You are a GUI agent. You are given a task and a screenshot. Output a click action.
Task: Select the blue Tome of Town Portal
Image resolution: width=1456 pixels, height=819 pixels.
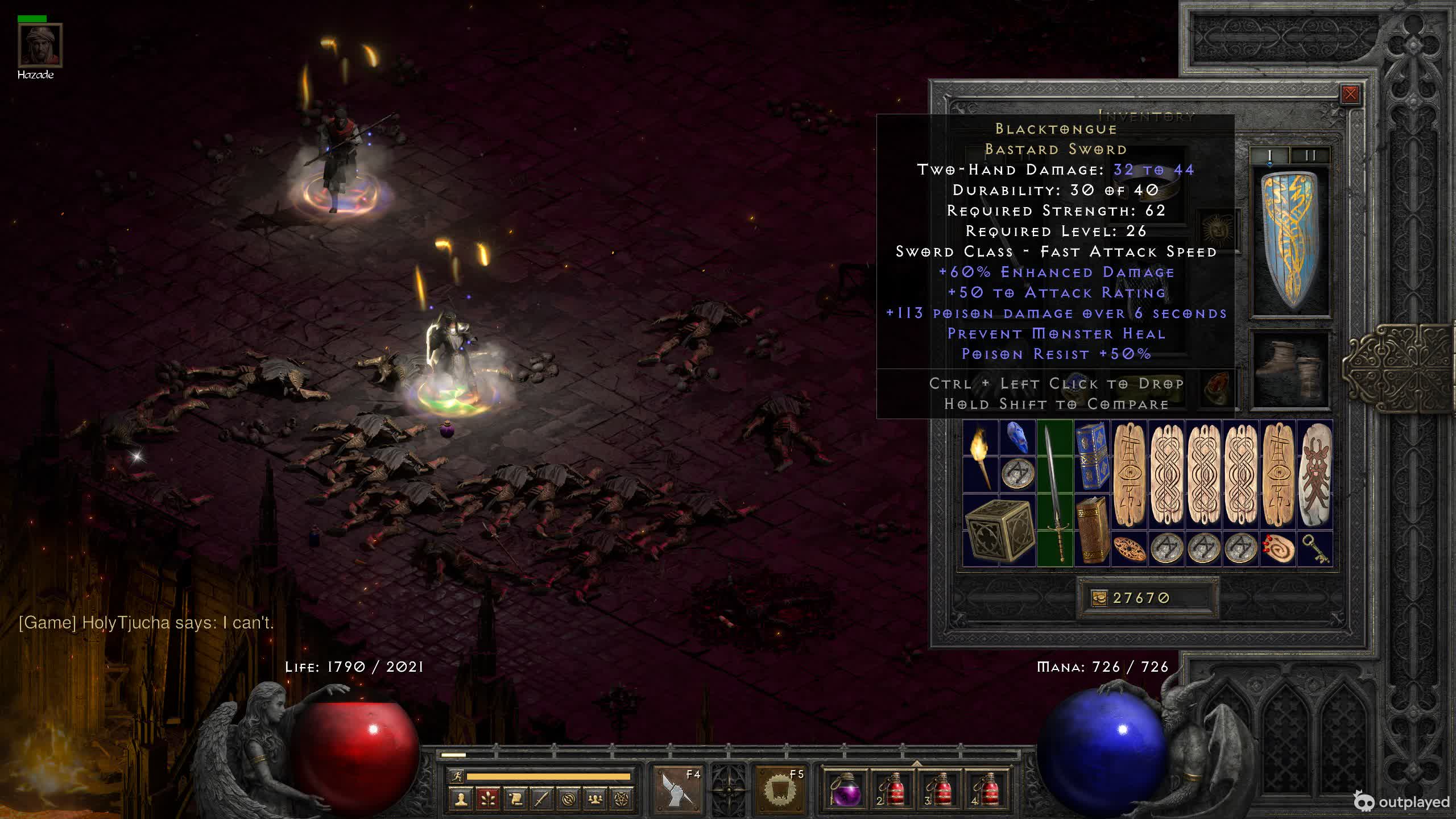point(1092,456)
